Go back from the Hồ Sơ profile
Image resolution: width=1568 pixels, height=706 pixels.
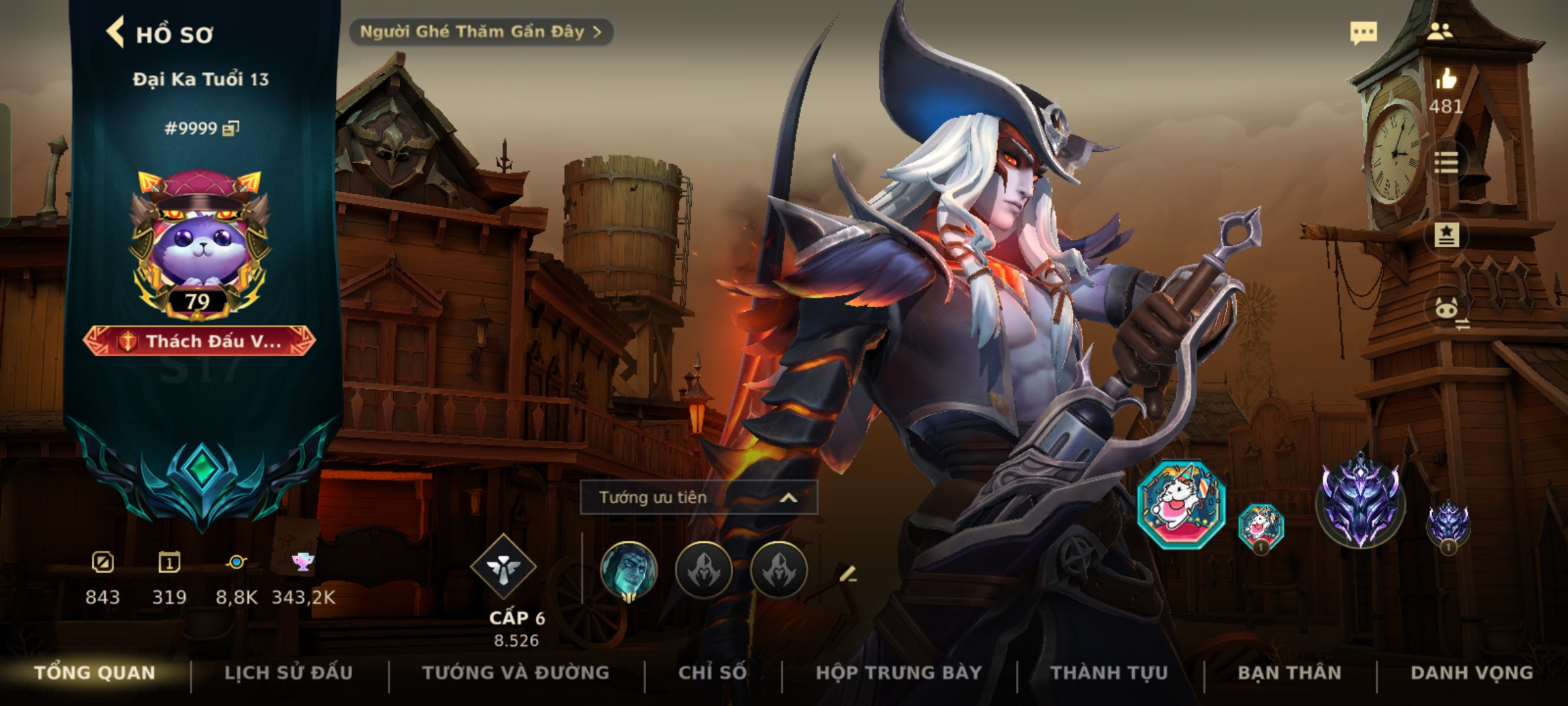point(116,33)
